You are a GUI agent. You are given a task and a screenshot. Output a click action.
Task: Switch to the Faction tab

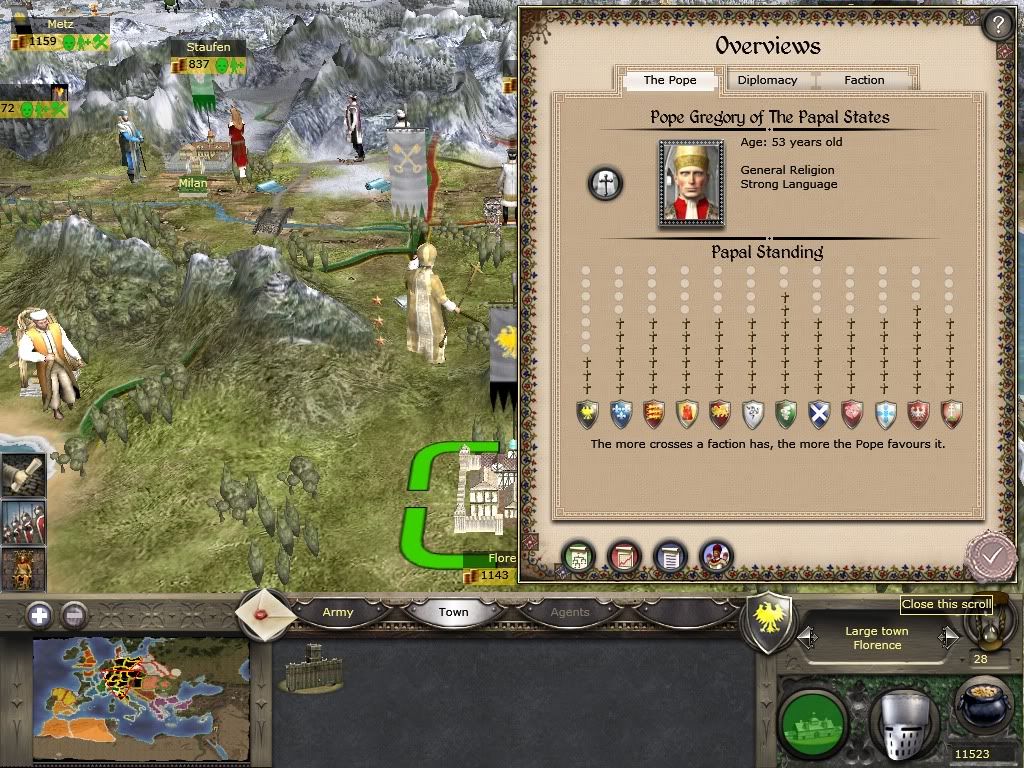[864, 80]
